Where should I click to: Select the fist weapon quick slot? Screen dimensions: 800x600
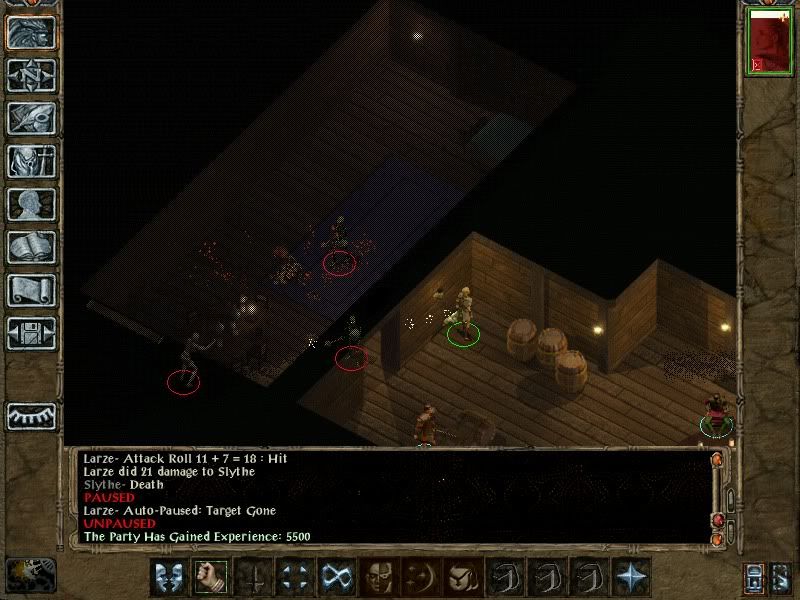click(208, 576)
